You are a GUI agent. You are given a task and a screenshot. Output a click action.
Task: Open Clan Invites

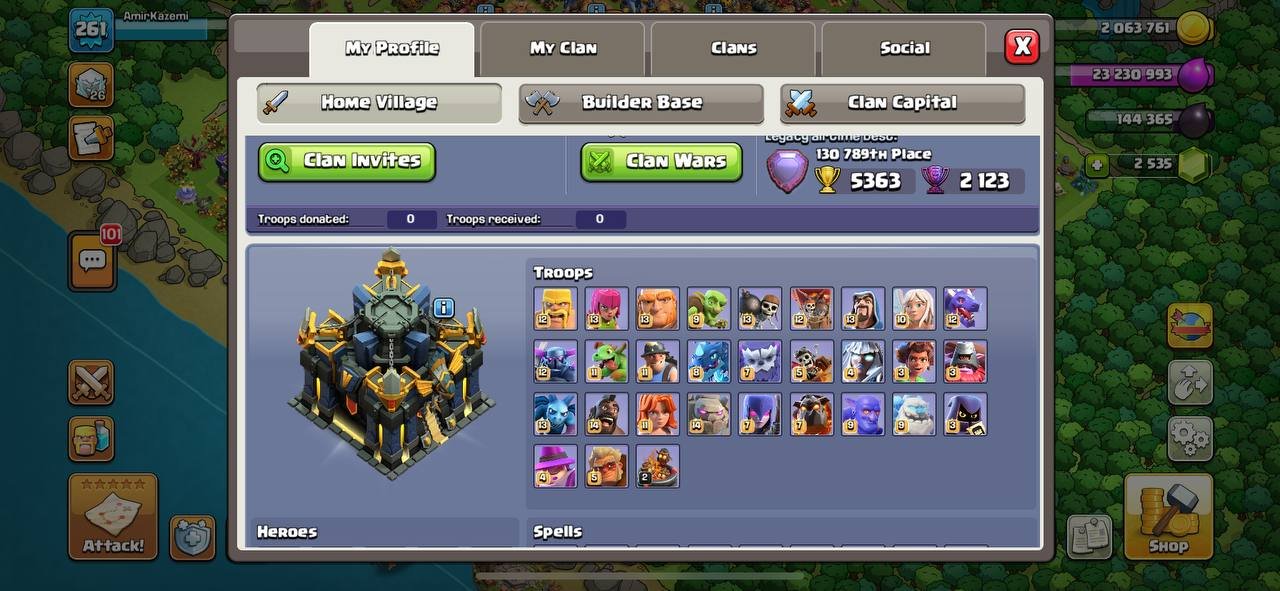pos(347,161)
